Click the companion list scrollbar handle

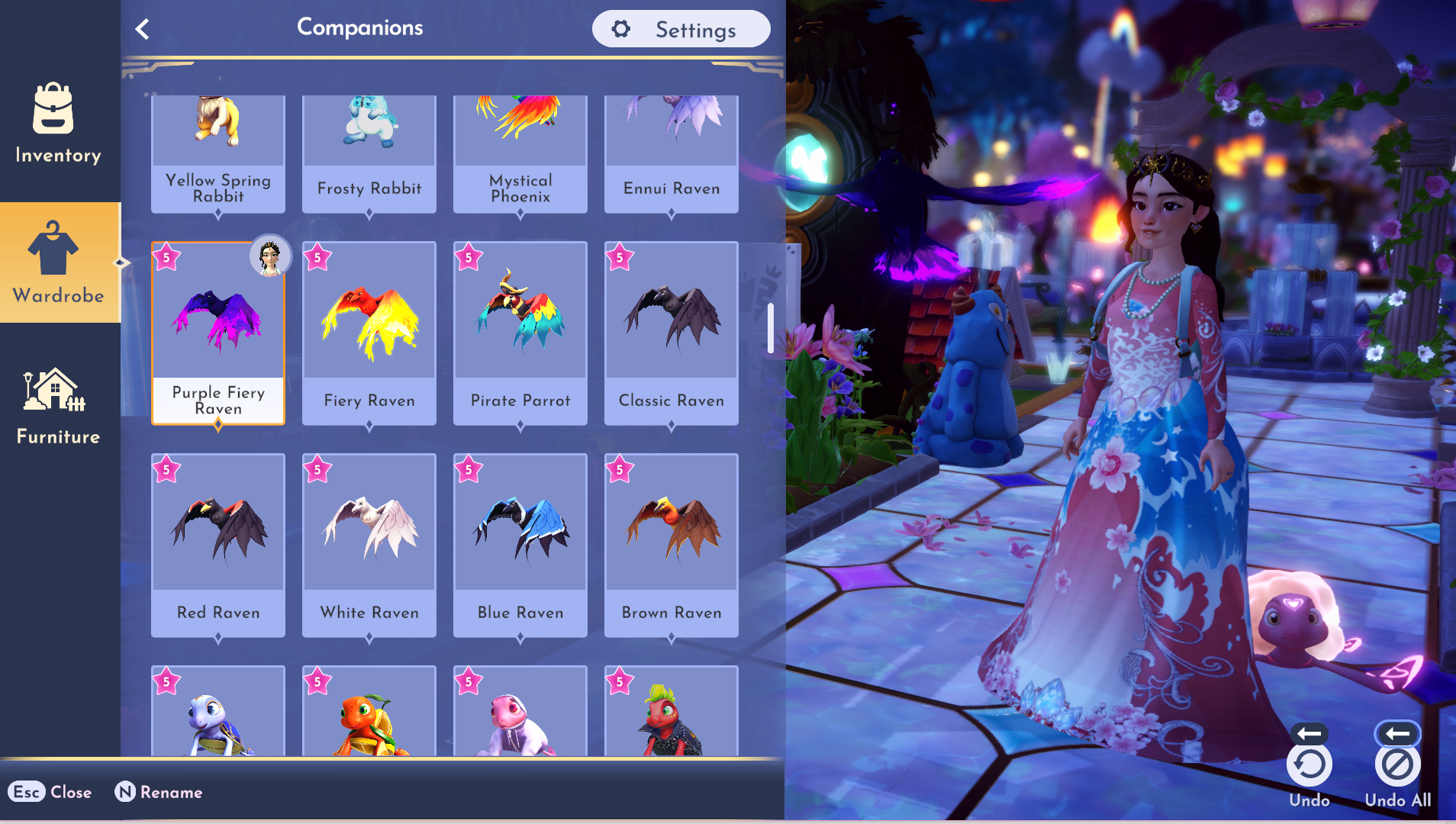(771, 328)
